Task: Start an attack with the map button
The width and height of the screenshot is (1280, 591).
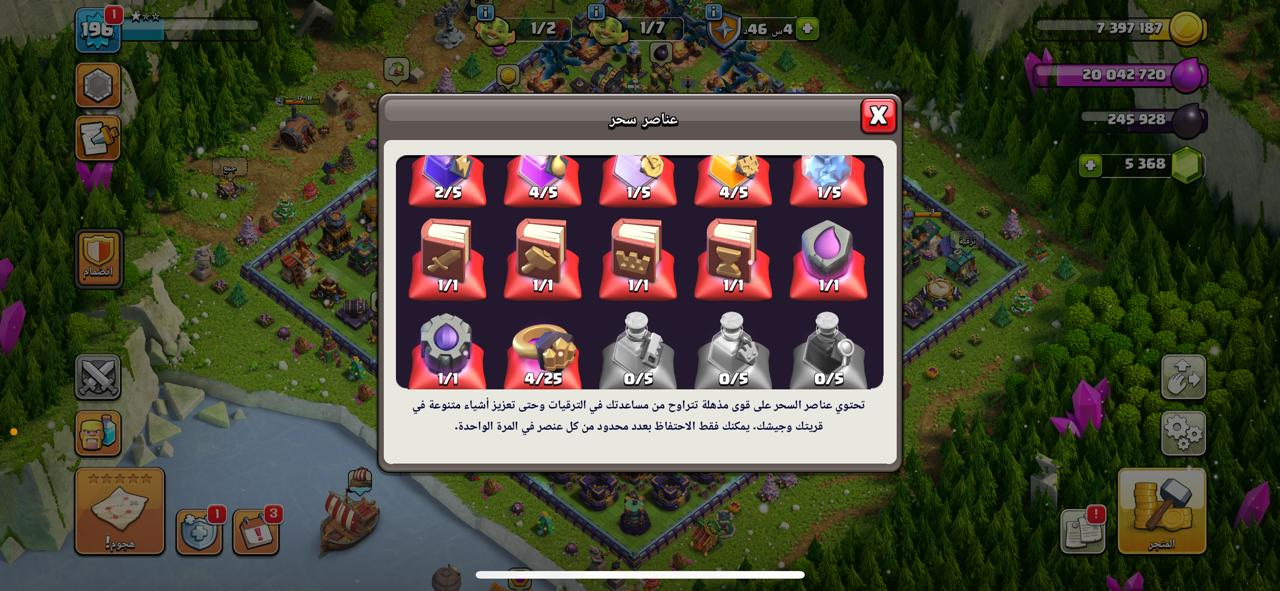Action: tap(120, 510)
